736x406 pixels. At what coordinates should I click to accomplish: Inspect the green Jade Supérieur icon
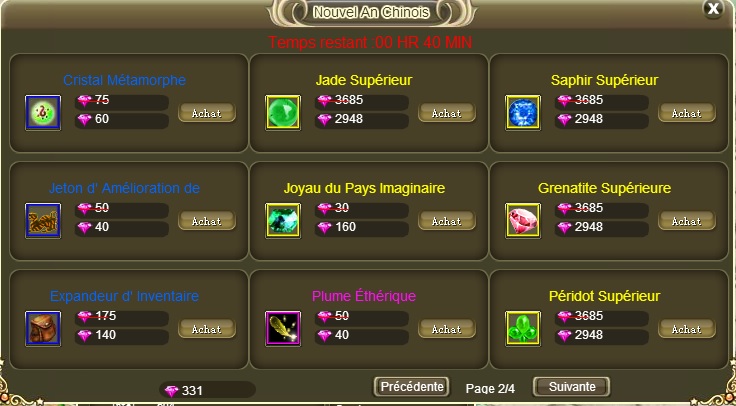283,112
